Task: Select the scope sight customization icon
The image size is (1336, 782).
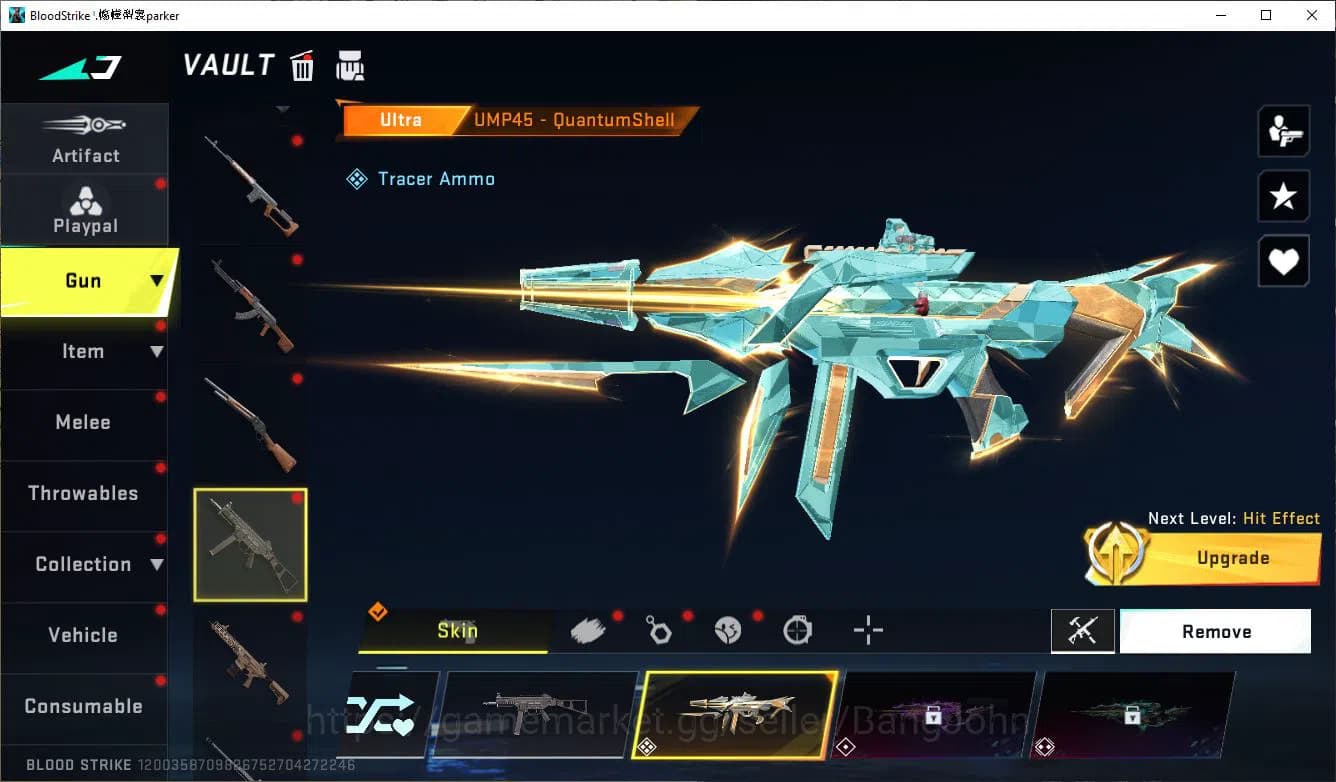Action: [798, 630]
